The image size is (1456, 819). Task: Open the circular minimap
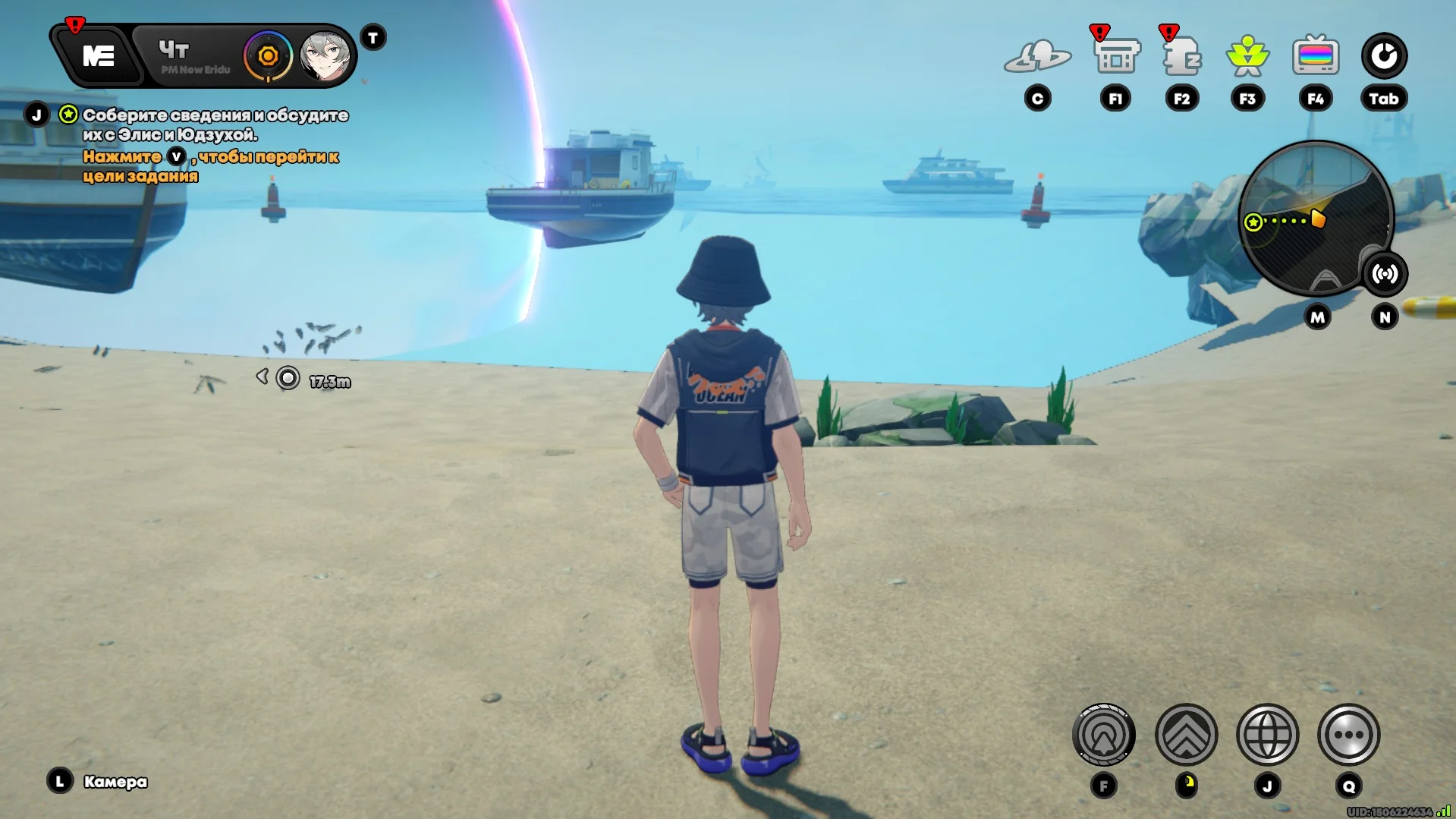[1315, 218]
